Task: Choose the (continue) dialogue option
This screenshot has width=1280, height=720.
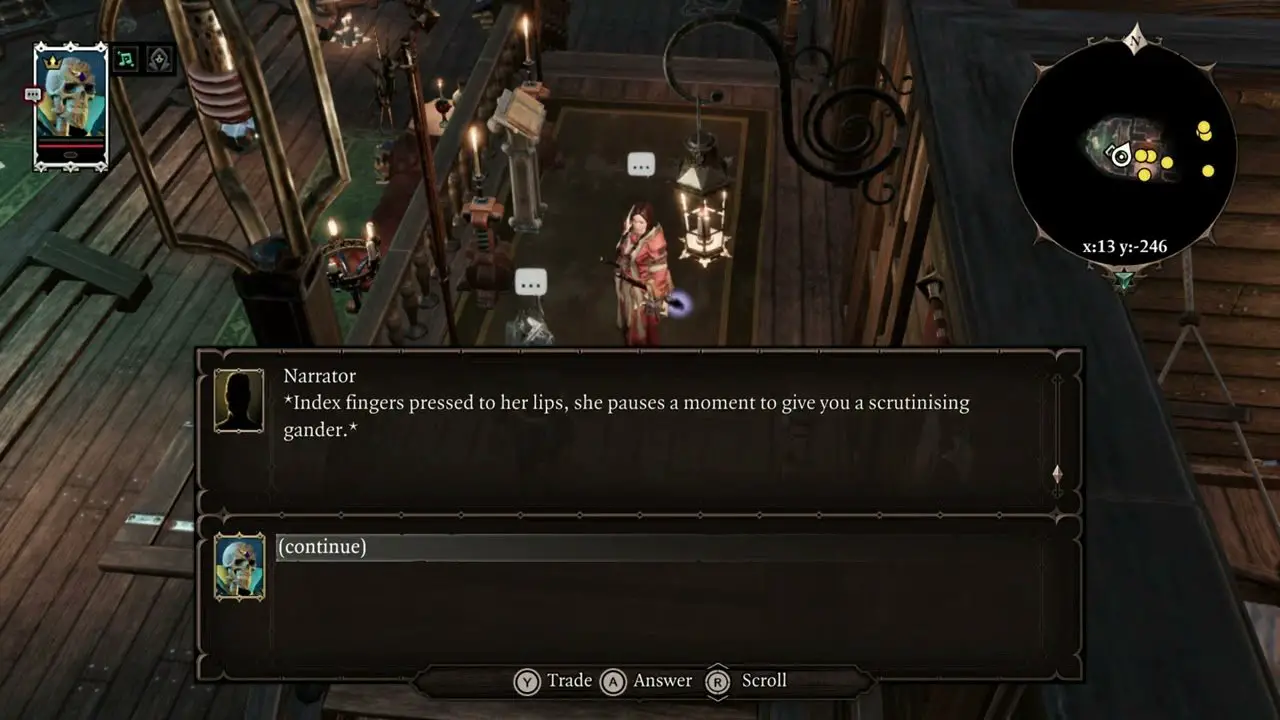Action: point(322,547)
